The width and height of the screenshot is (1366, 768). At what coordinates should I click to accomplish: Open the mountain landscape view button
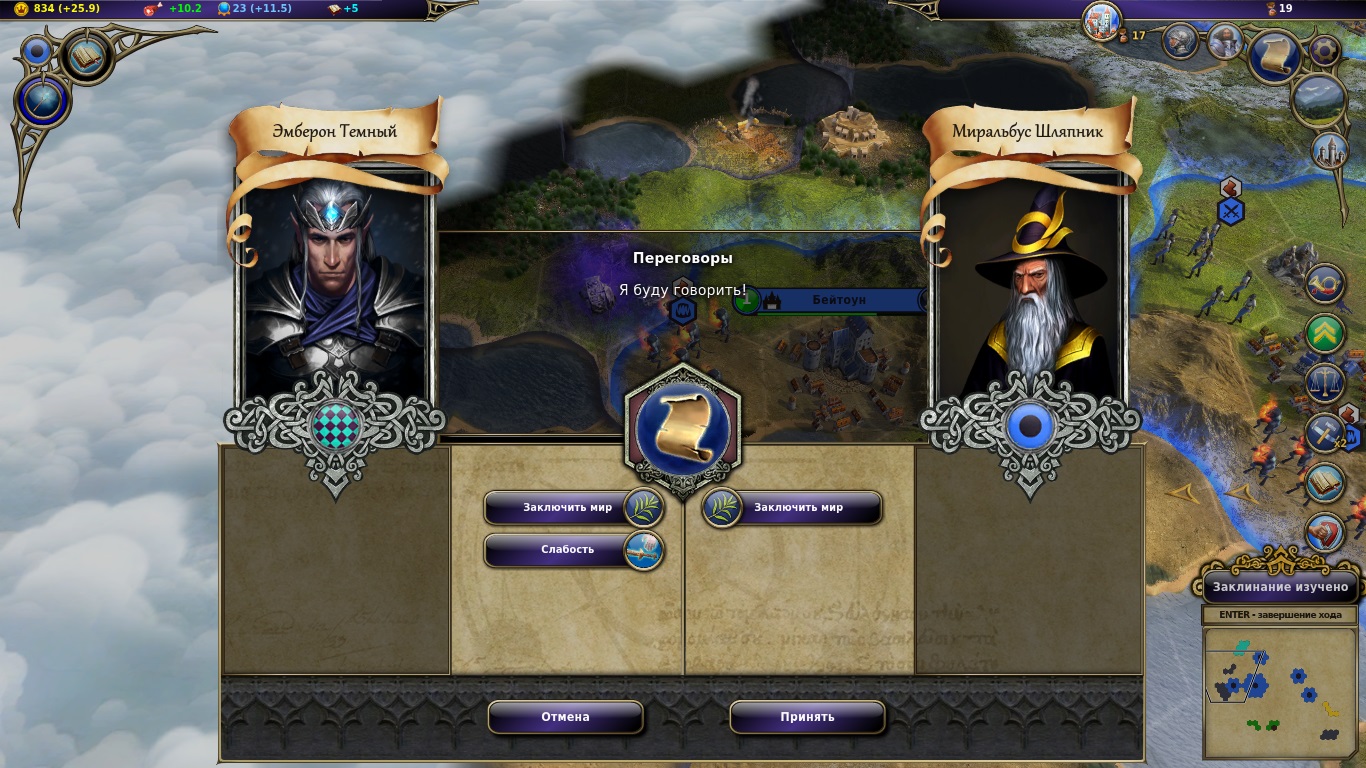click(x=1318, y=100)
